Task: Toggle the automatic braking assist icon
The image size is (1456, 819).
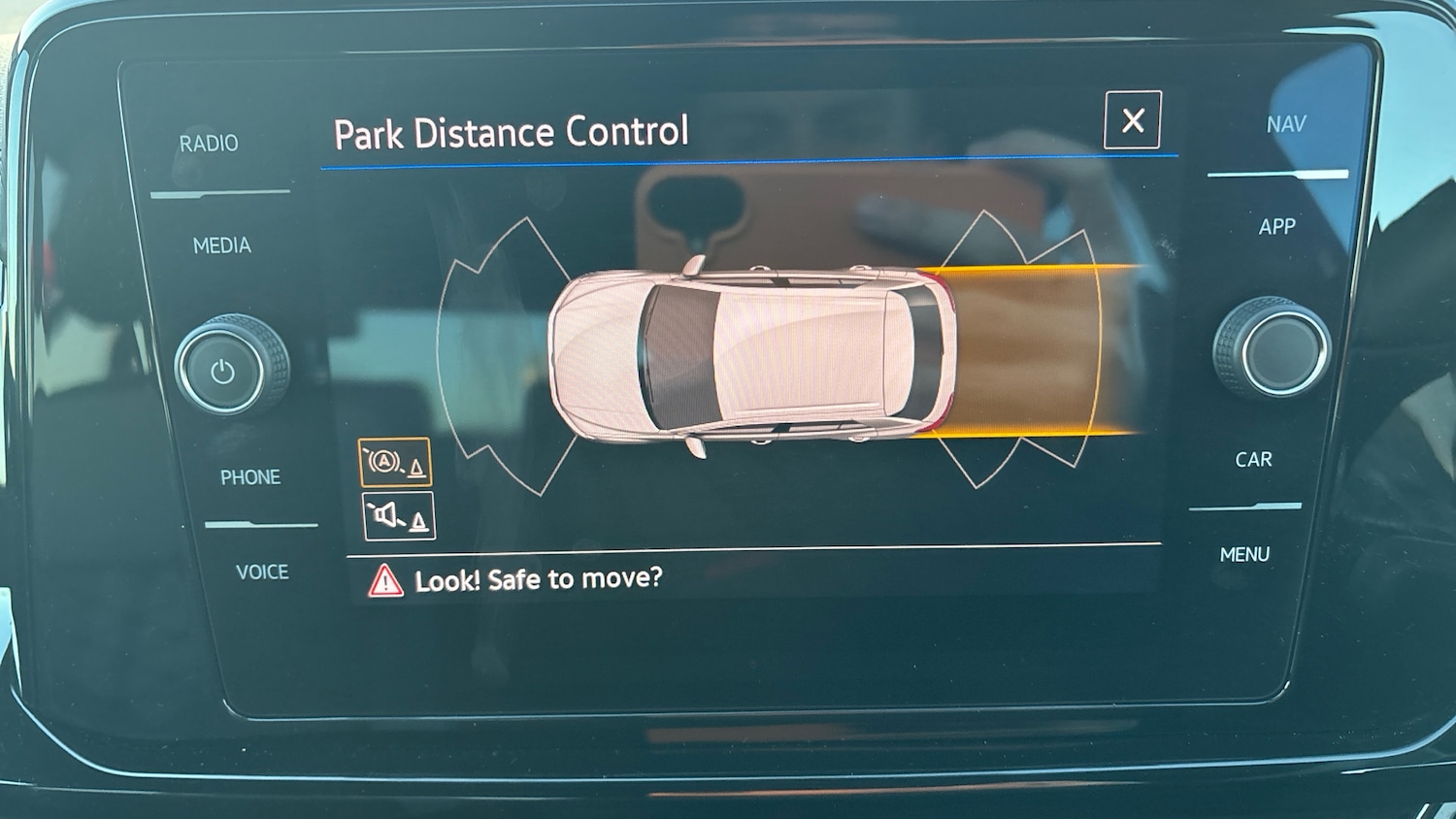Action: 395,462
